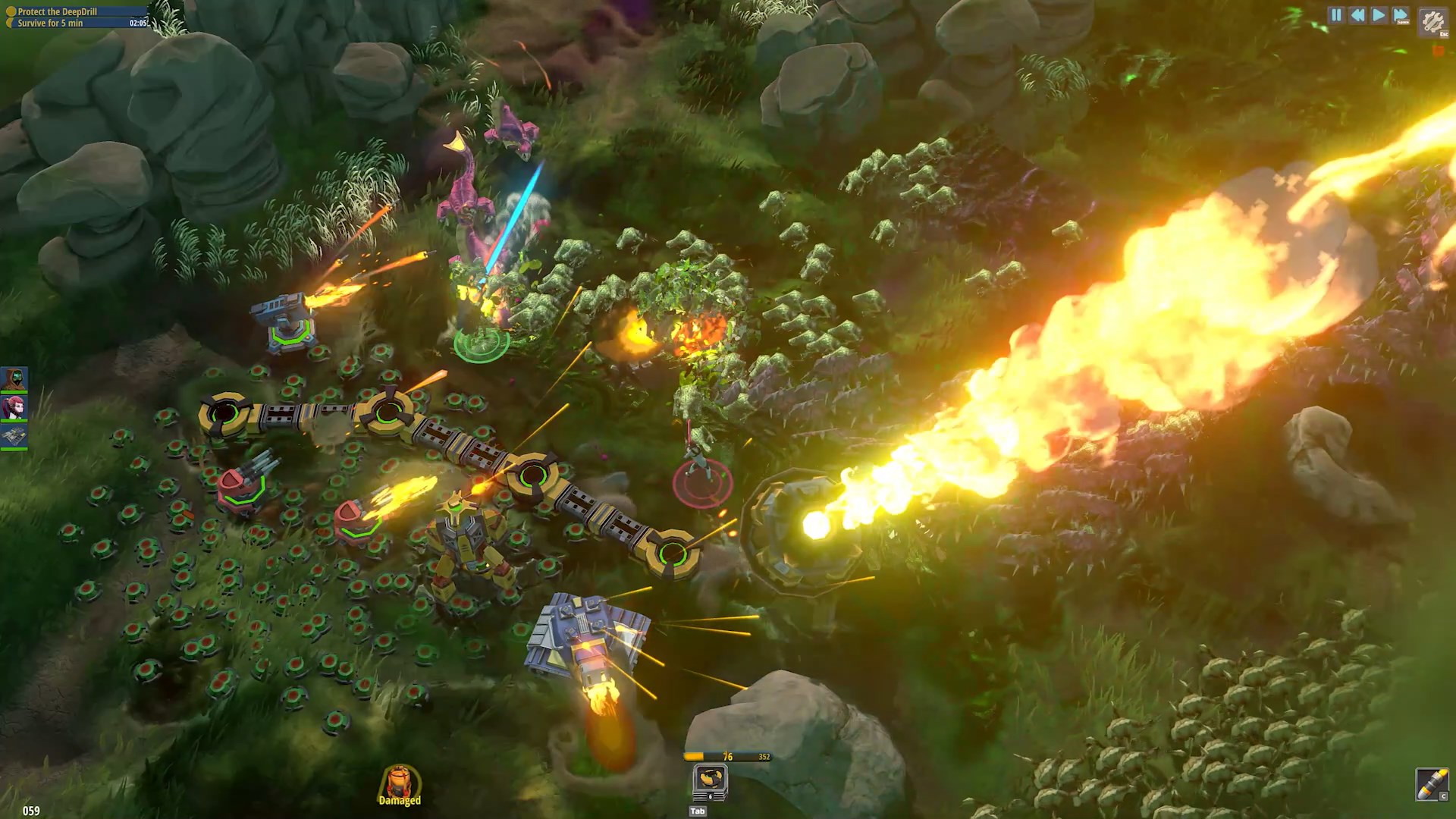Image resolution: width=1456 pixels, height=819 pixels.
Task: Open the build card deck icon
Action: point(710,781)
